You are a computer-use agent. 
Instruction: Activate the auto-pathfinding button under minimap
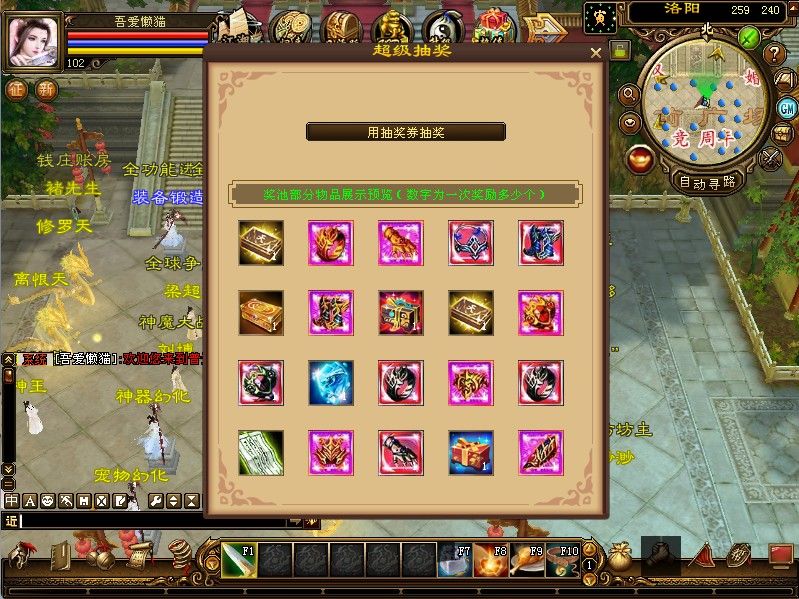pos(707,182)
